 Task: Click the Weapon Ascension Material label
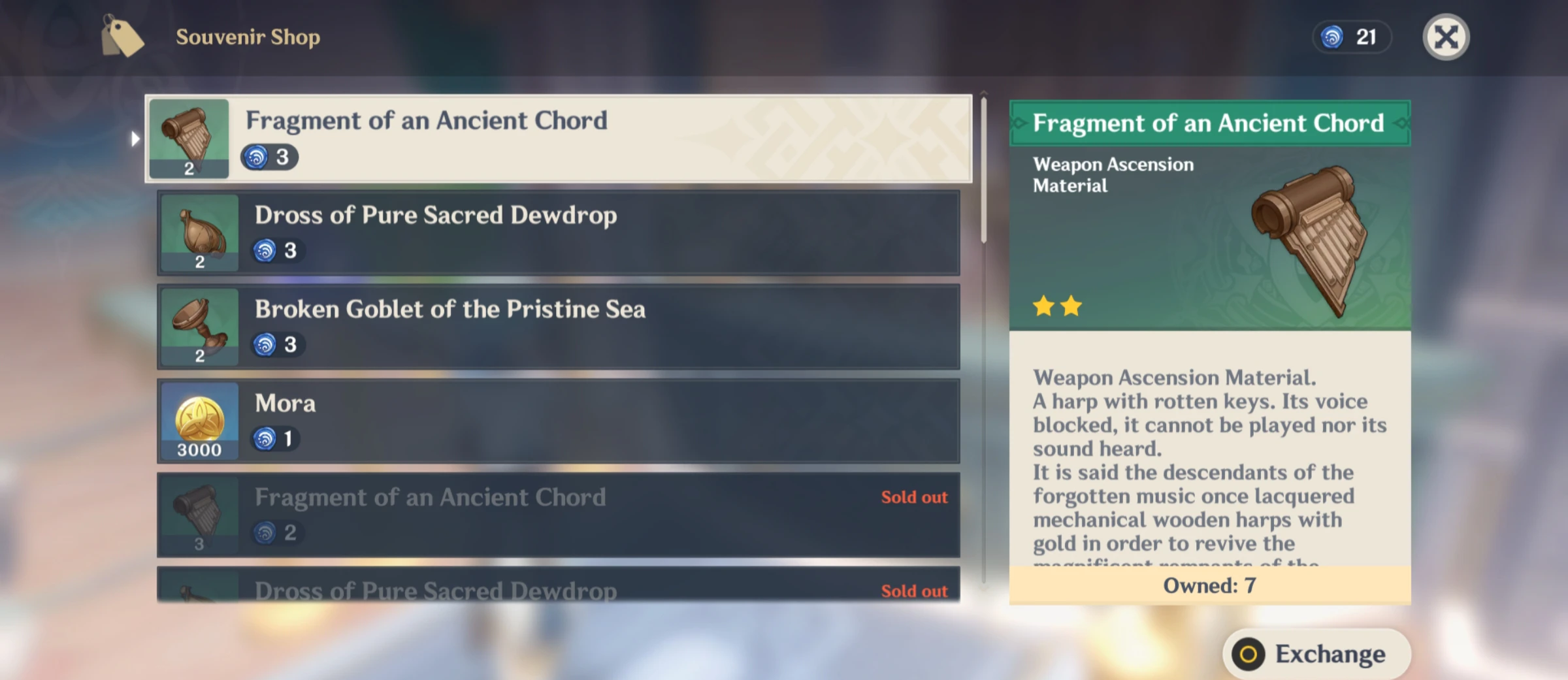click(1112, 175)
